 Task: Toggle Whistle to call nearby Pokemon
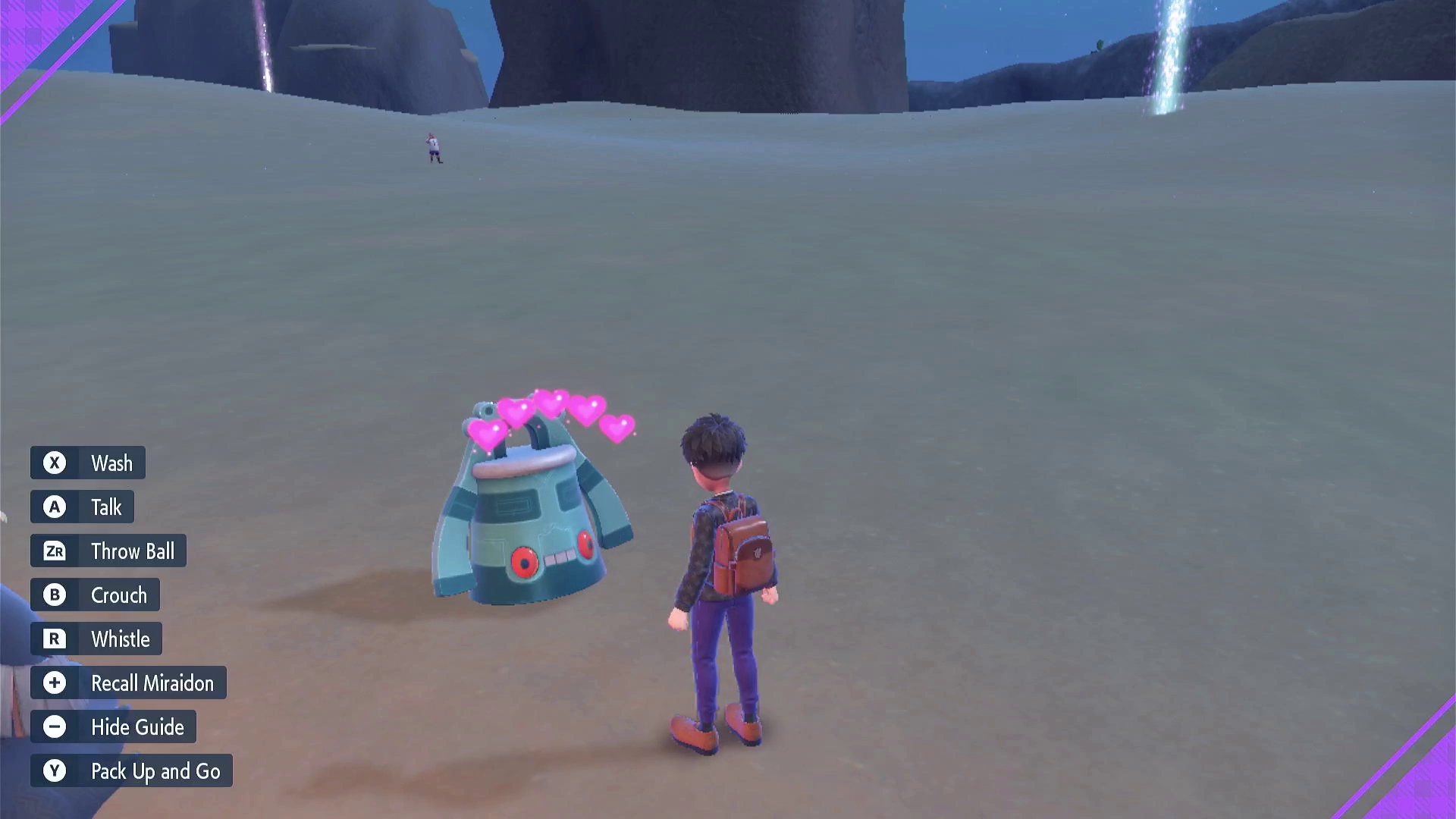[120, 639]
